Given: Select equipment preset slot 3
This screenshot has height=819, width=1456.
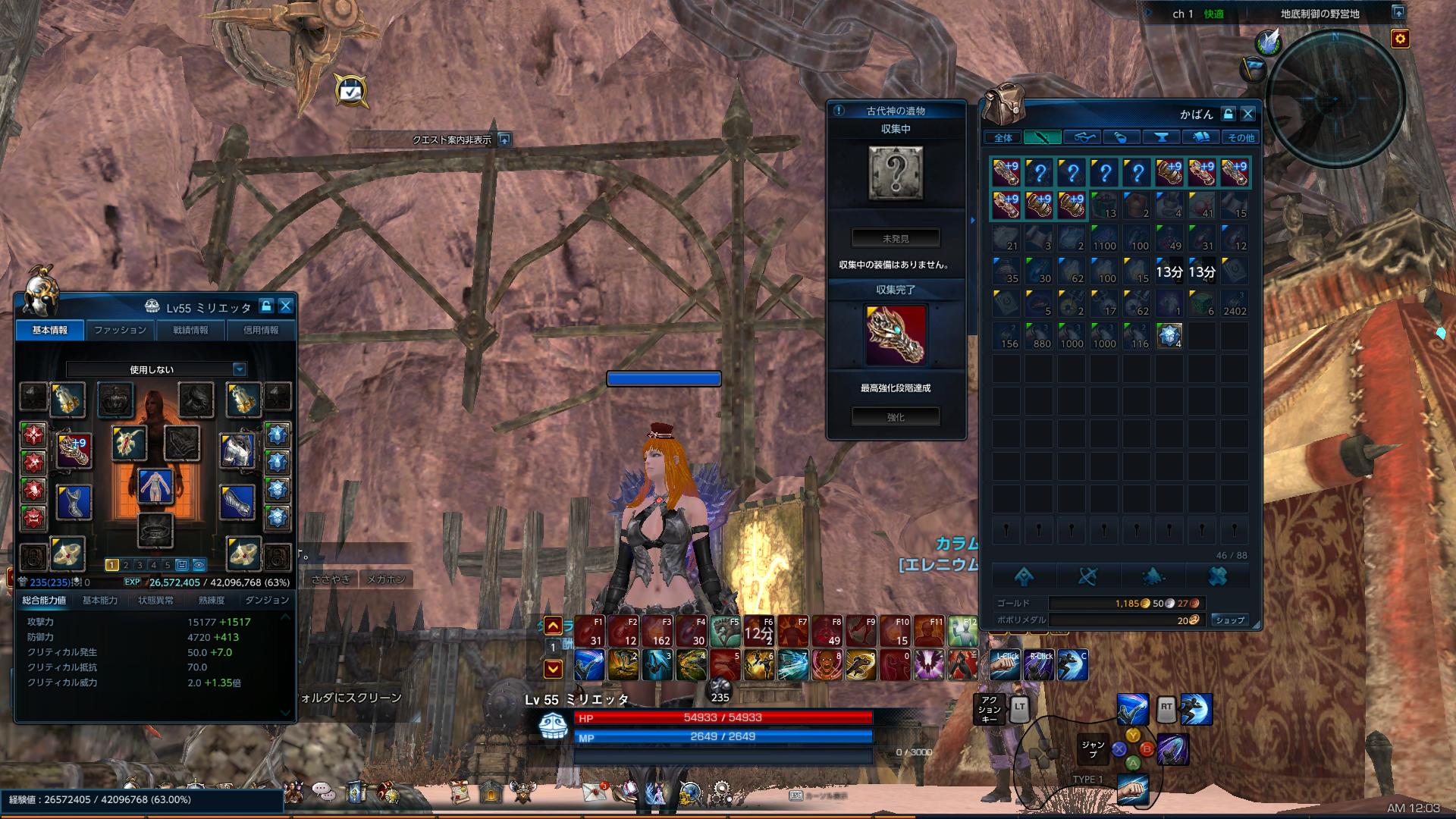Looking at the screenshot, I should click(139, 565).
